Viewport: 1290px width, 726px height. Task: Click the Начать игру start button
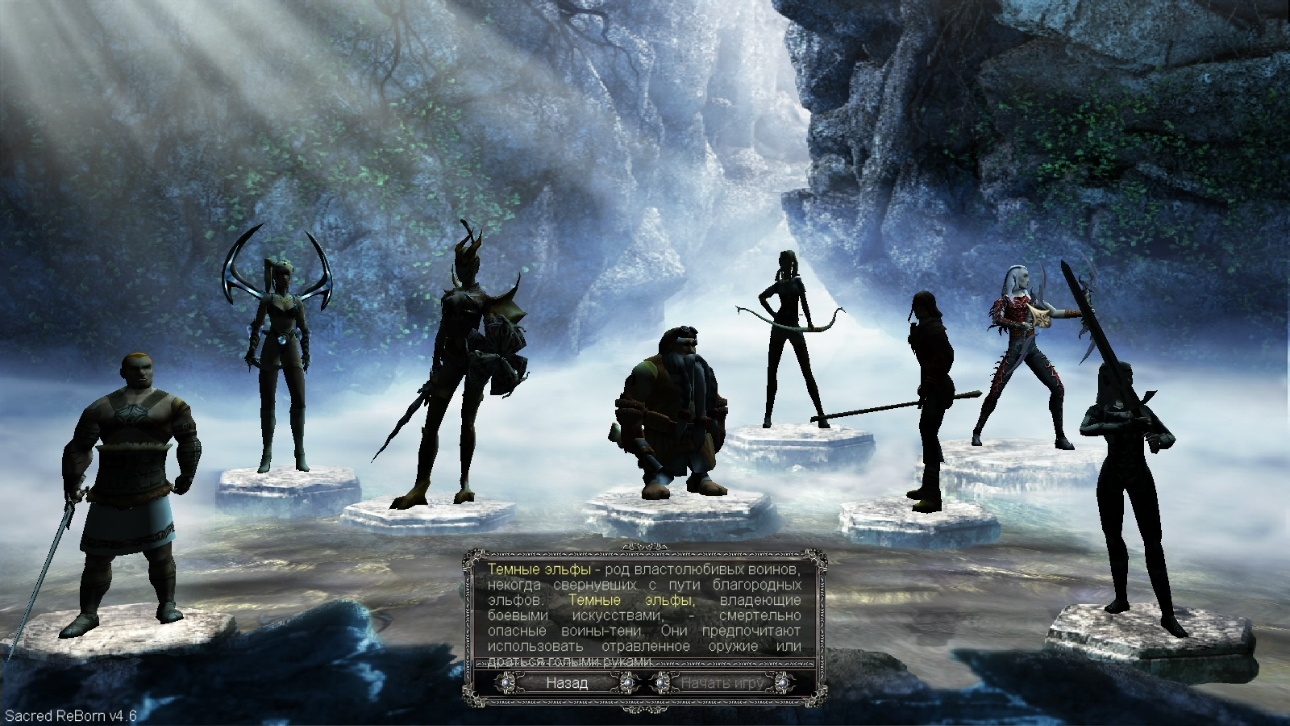coord(723,683)
